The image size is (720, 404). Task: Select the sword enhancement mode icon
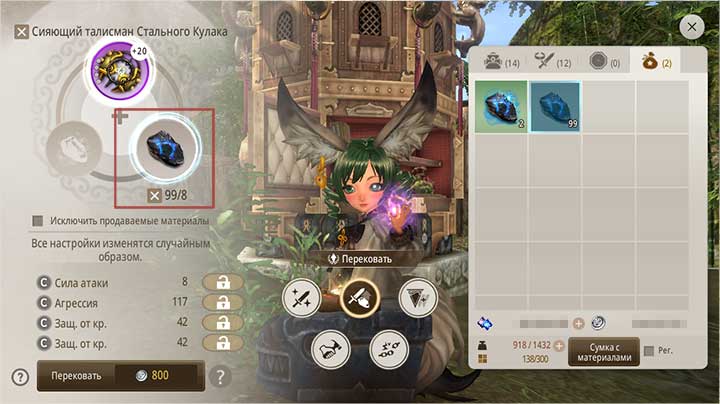[x=301, y=298]
